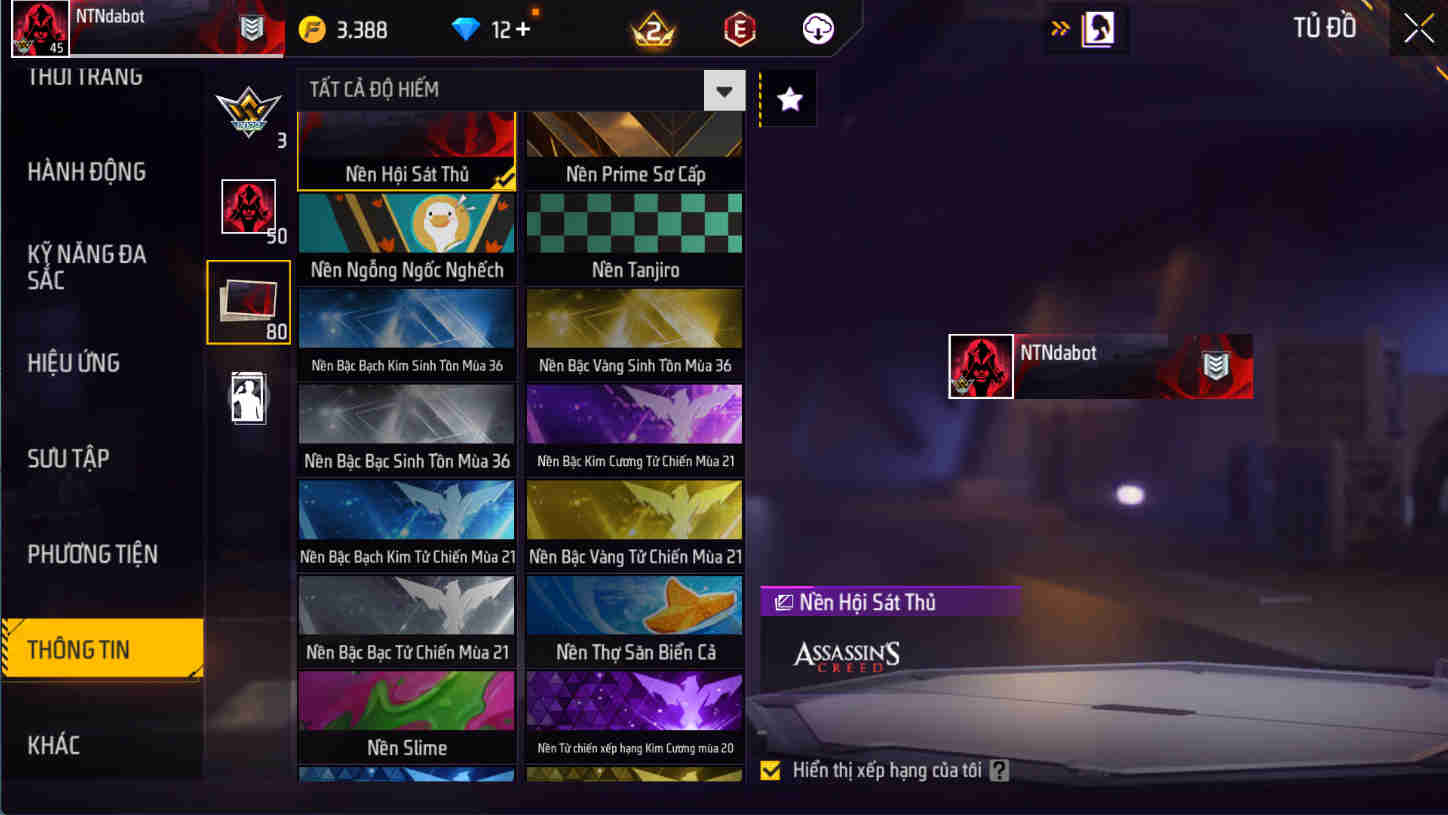Click the cloud download icon in top bar

pyautogui.click(x=820, y=28)
